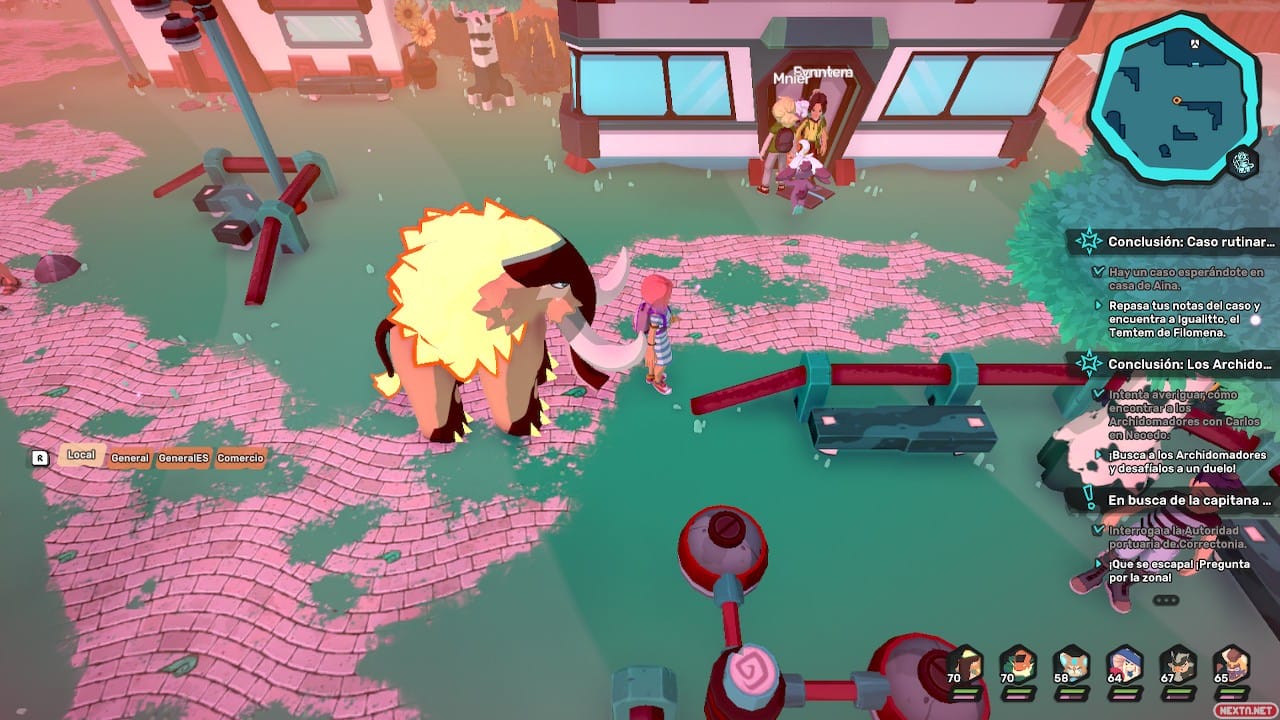Open the General chat channel tab
This screenshot has height=720, width=1280.
(130, 458)
